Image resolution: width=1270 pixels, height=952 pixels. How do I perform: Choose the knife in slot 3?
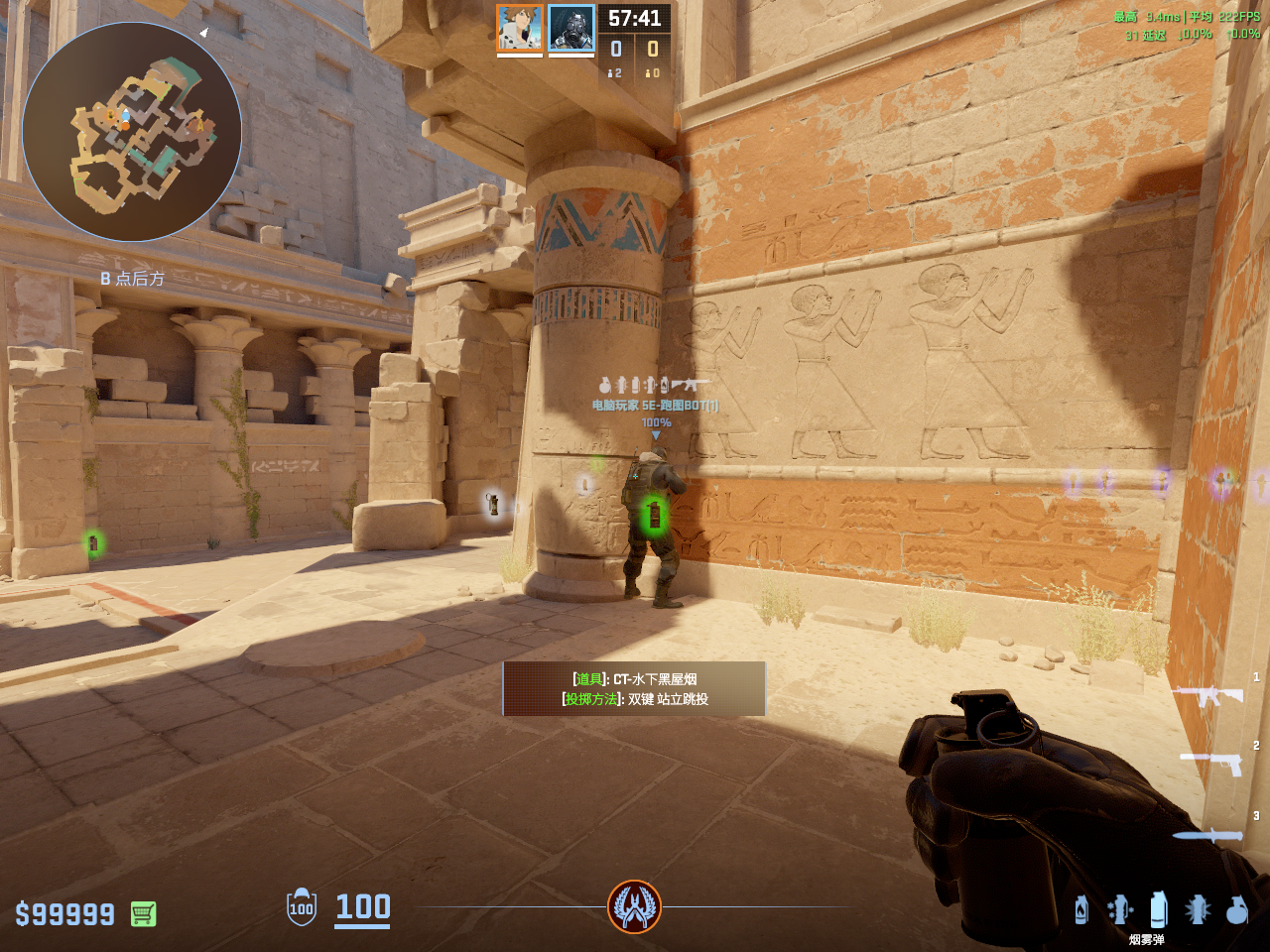pyautogui.click(x=1208, y=835)
